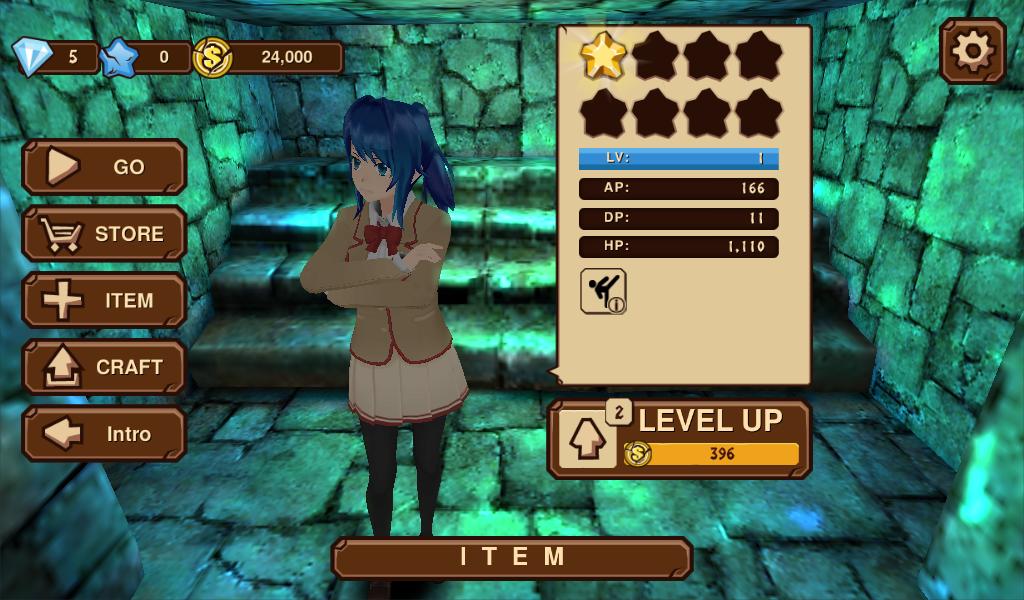Image resolution: width=1024 pixels, height=600 pixels.
Task: Click the wide ITEM bar at the bottom
Action: tap(512, 558)
